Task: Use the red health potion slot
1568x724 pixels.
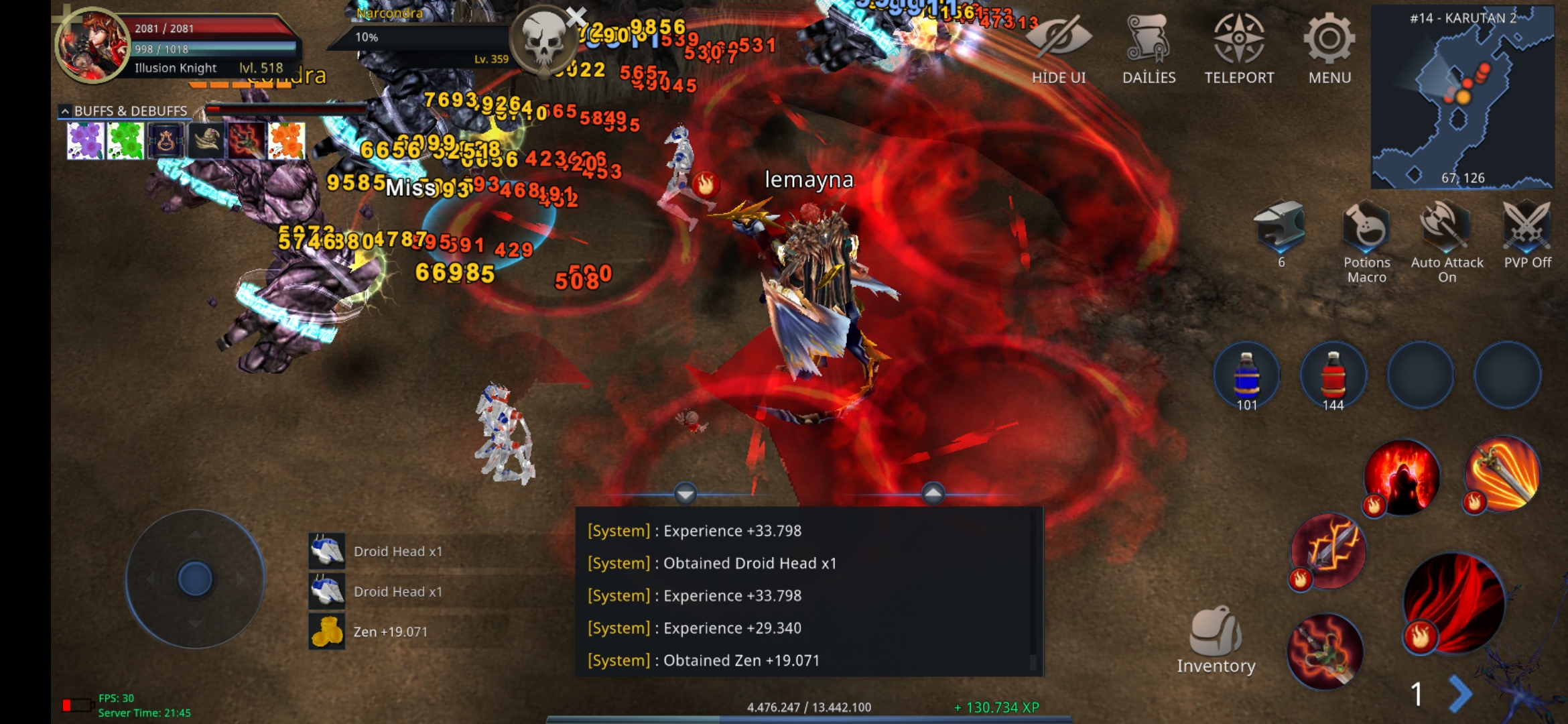Action: (x=1333, y=375)
